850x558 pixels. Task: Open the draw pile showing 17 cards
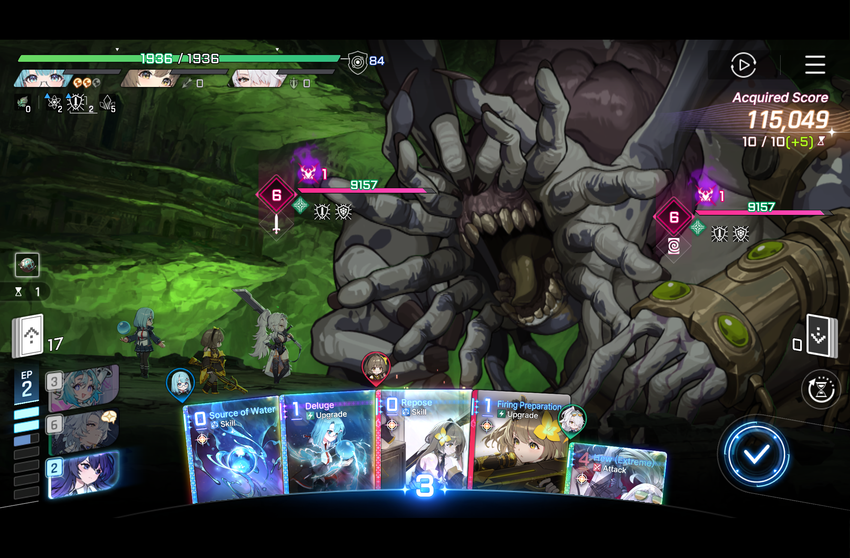pos(27,337)
